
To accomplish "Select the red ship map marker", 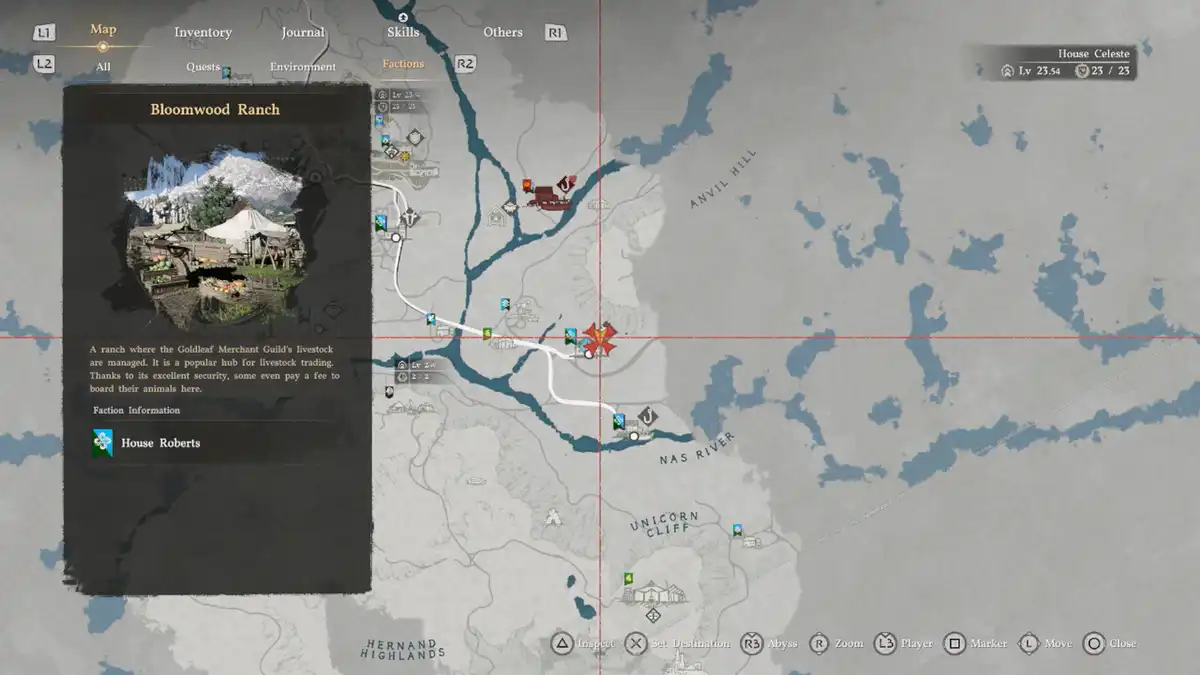I will click(x=546, y=196).
